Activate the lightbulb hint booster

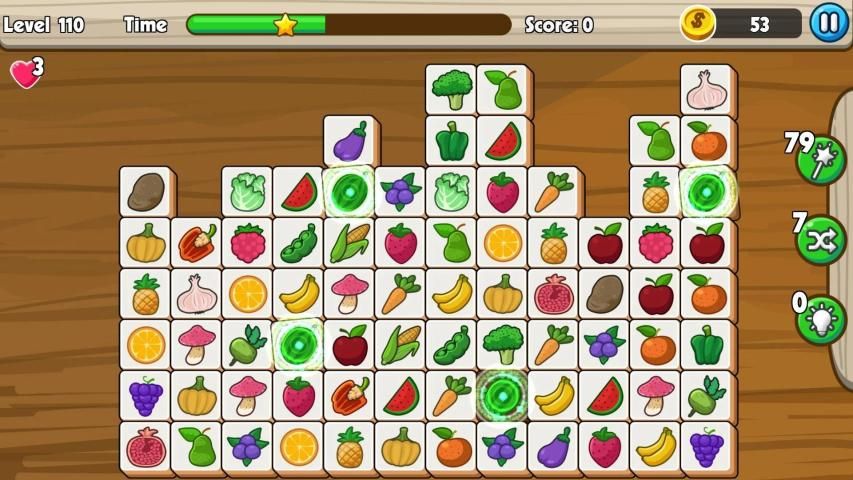pyautogui.click(x=821, y=319)
